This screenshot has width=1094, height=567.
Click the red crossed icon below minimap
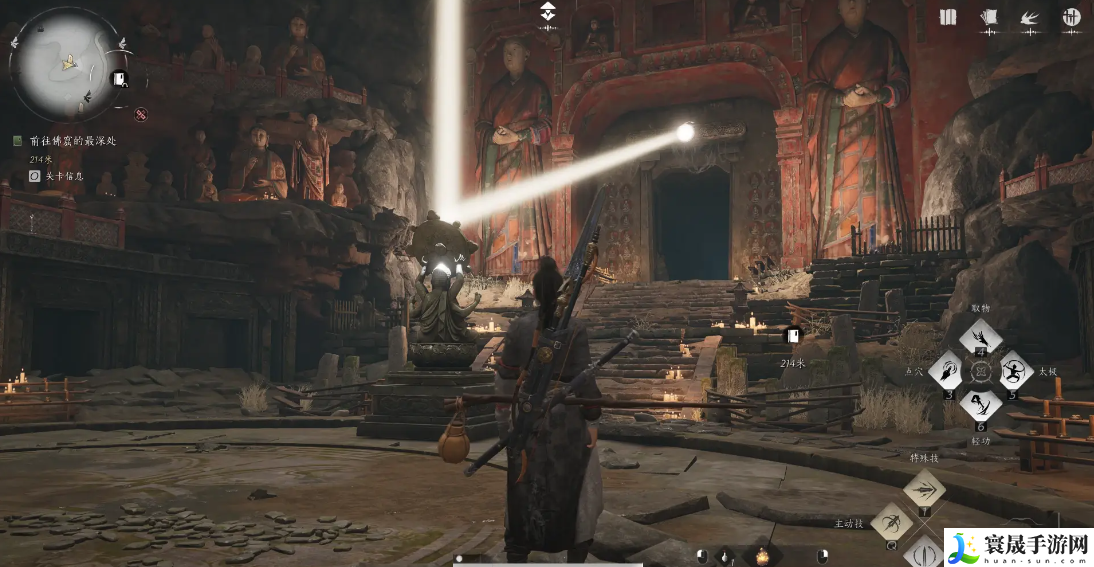[x=141, y=114]
